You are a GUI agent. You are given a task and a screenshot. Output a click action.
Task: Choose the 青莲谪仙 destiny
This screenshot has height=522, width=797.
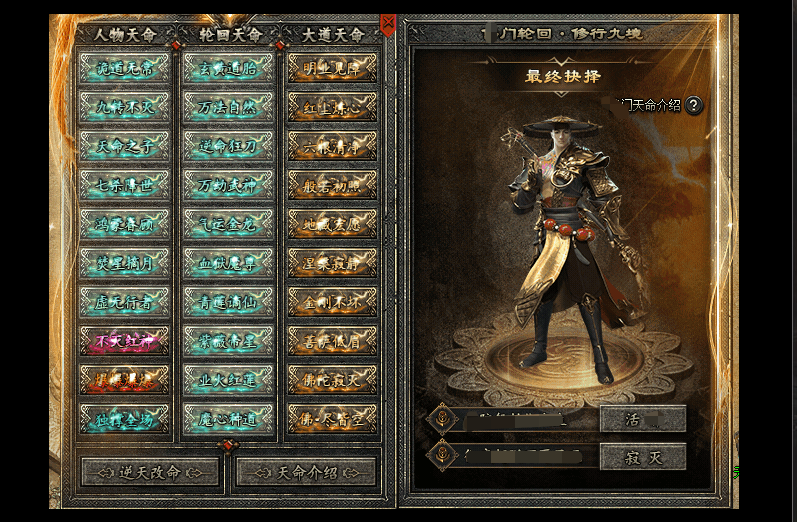(229, 301)
